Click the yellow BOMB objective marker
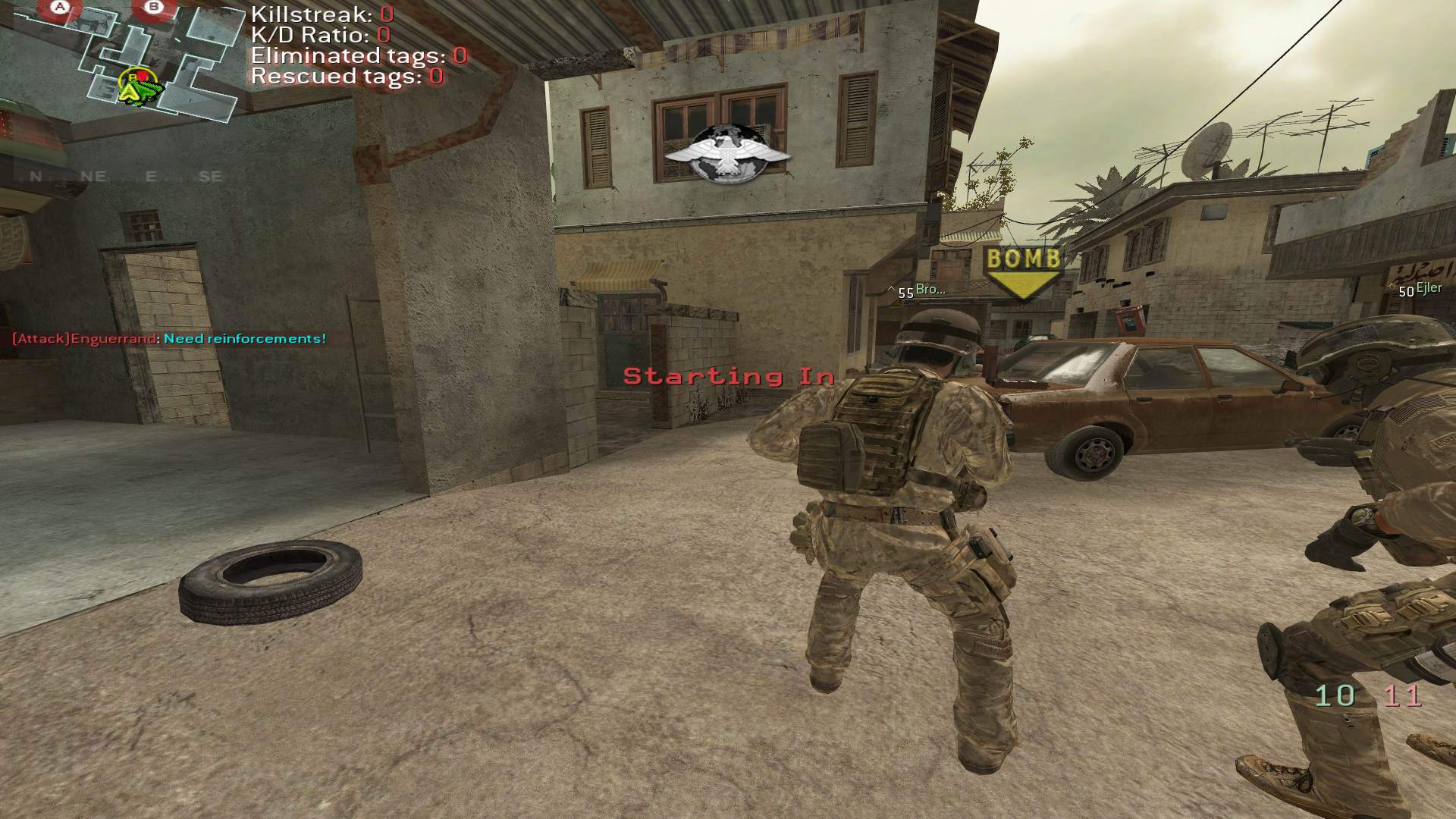The height and width of the screenshot is (819, 1456). point(1022,271)
